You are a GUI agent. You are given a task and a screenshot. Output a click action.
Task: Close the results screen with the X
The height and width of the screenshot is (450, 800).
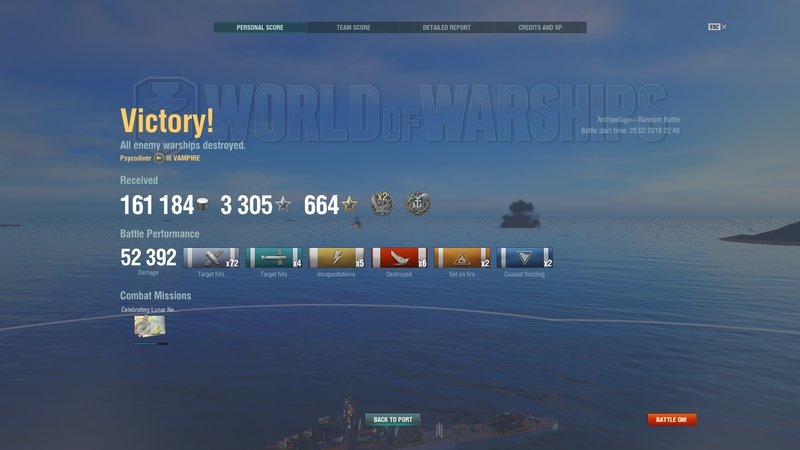[x=724, y=27]
